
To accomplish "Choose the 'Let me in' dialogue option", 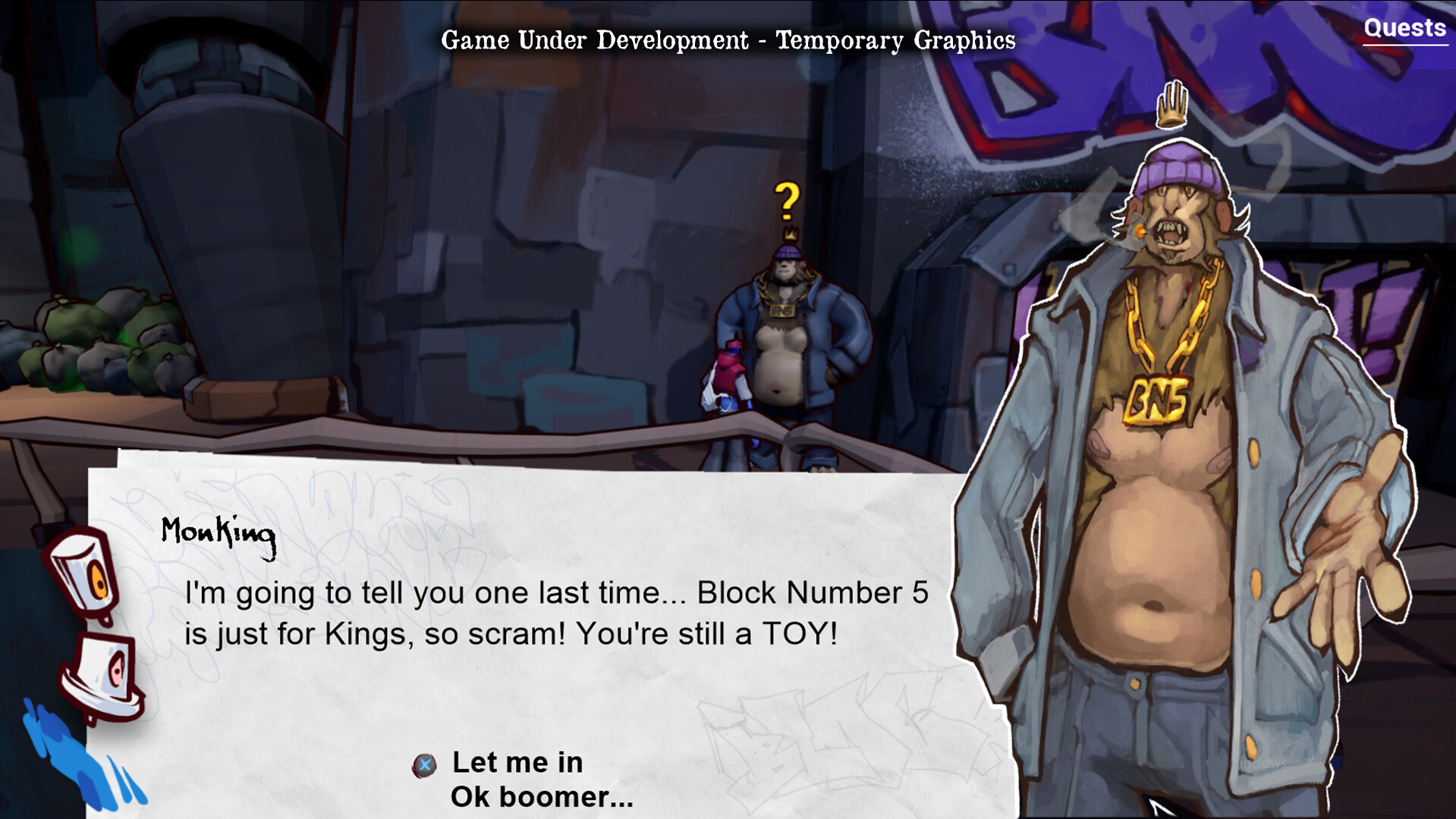I will tap(517, 764).
